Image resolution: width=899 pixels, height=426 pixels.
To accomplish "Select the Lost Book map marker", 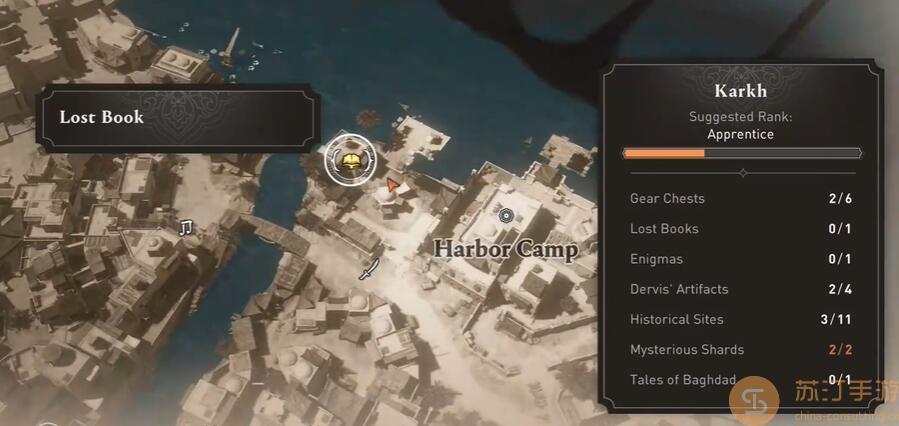I will 350,160.
